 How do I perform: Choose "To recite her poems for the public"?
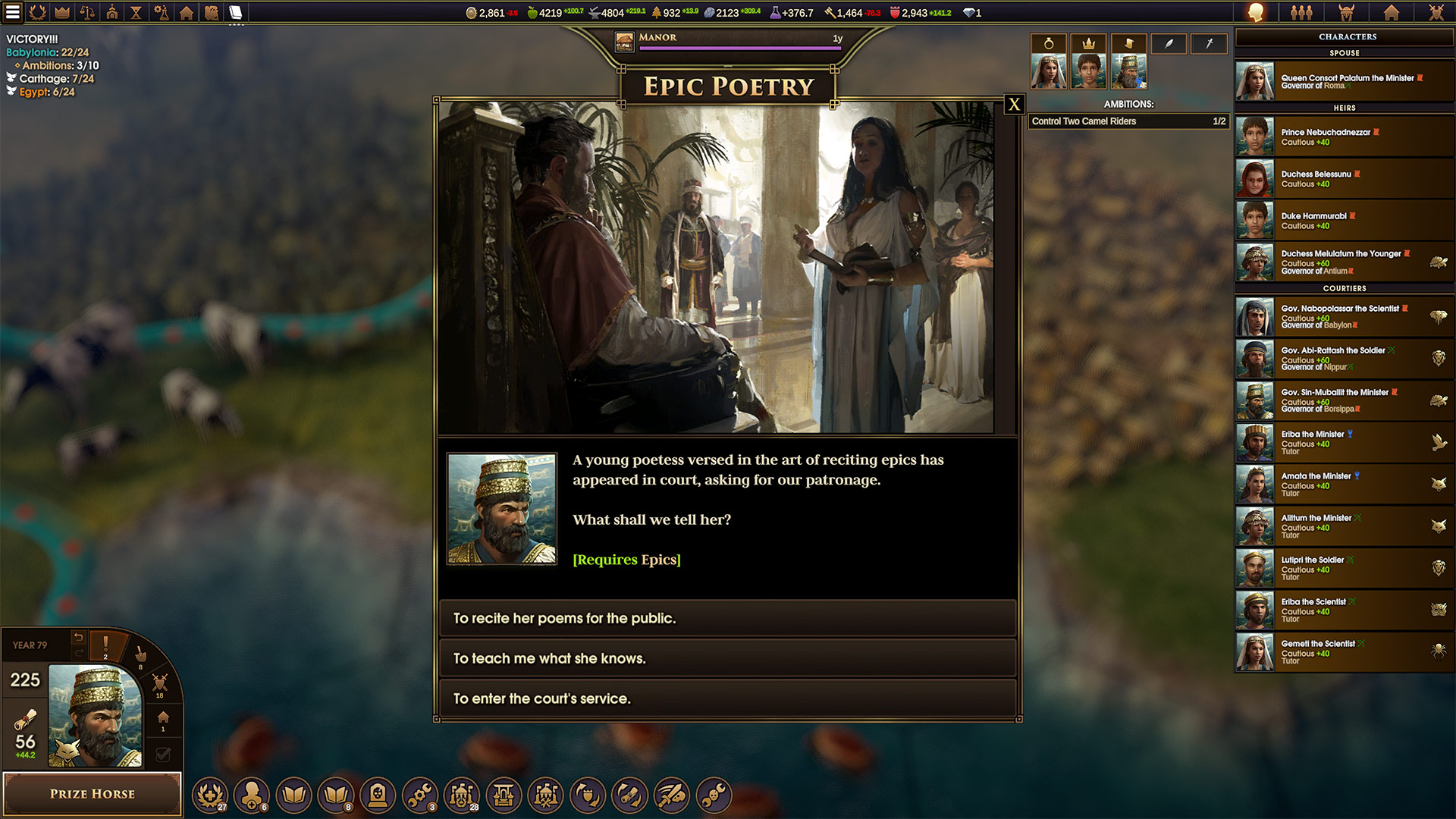point(726,618)
